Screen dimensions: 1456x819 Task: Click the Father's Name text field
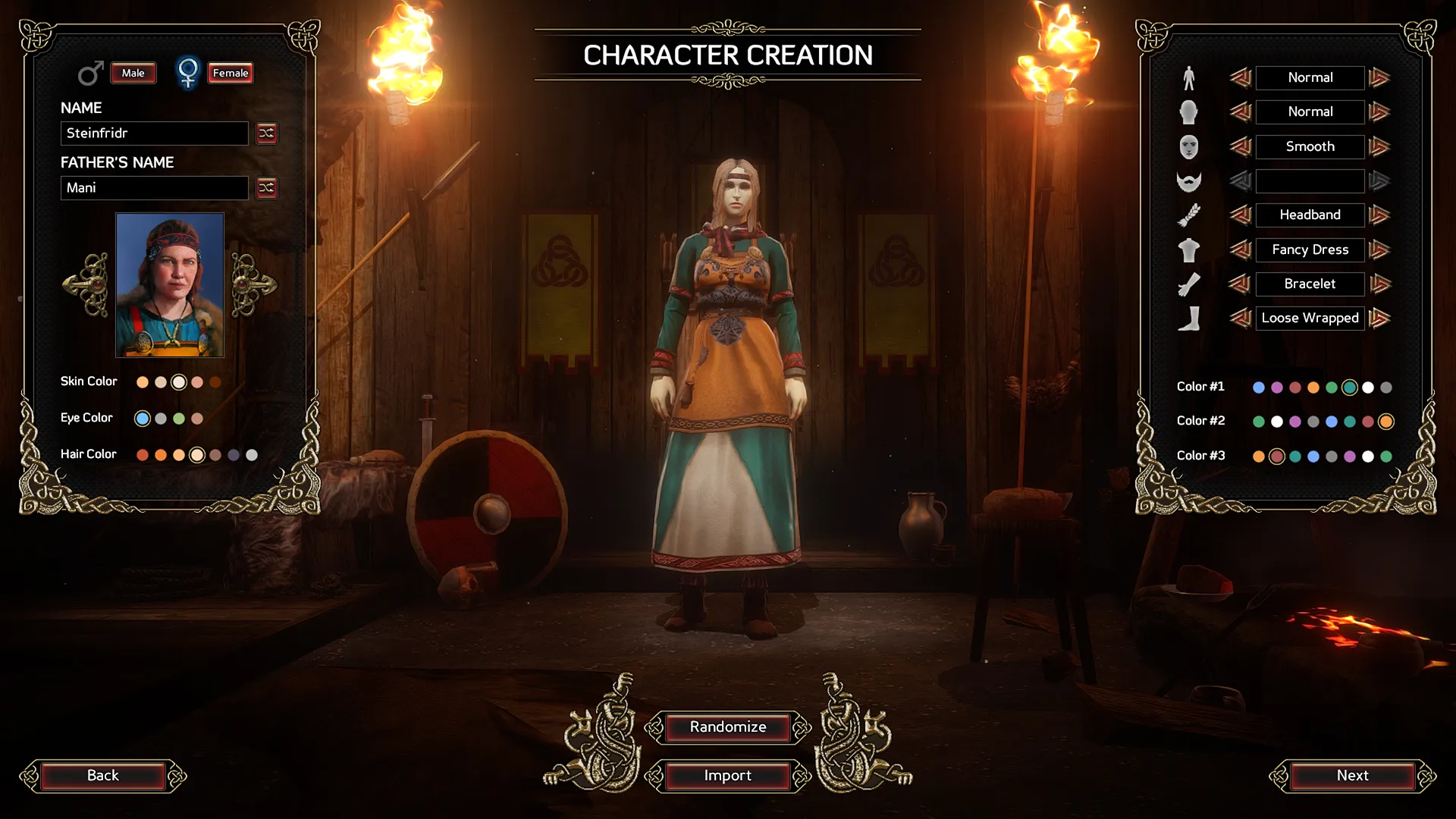point(154,188)
